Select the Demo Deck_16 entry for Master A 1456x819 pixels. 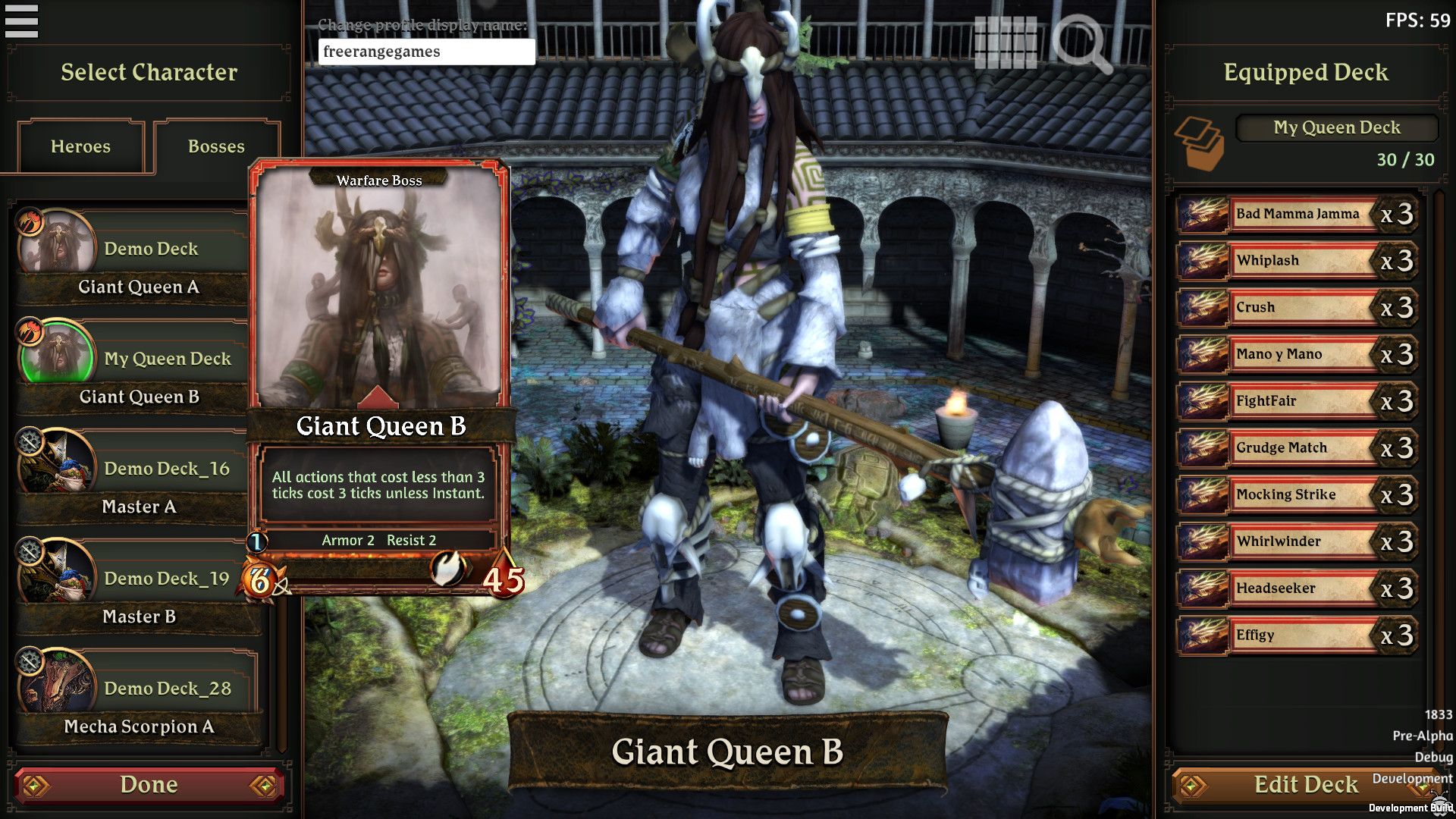click(x=167, y=468)
